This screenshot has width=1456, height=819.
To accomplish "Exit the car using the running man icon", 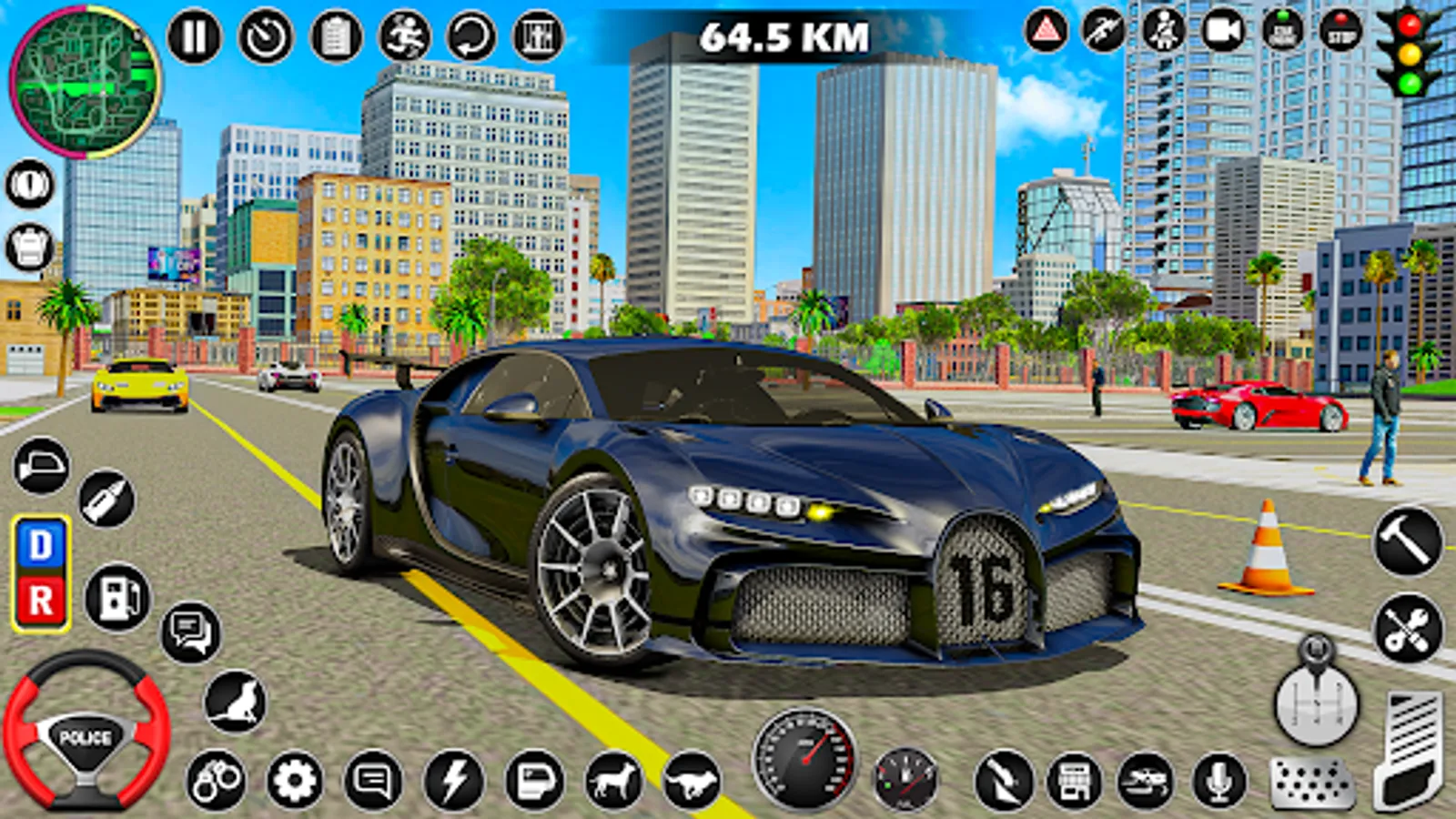I will click(x=405, y=36).
